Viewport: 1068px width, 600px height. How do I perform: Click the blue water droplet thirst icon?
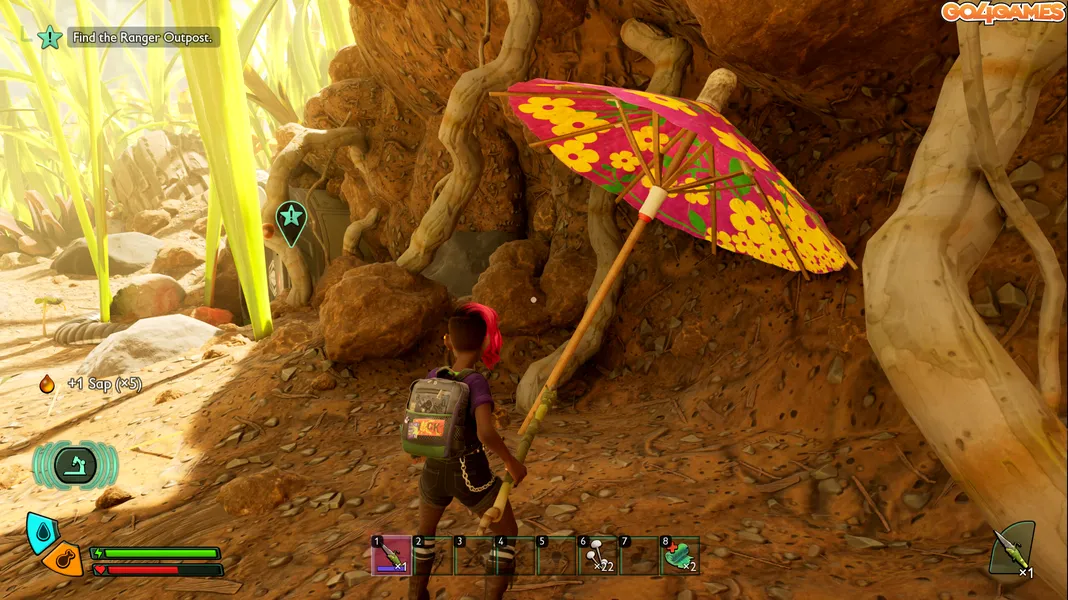pos(43,532)
